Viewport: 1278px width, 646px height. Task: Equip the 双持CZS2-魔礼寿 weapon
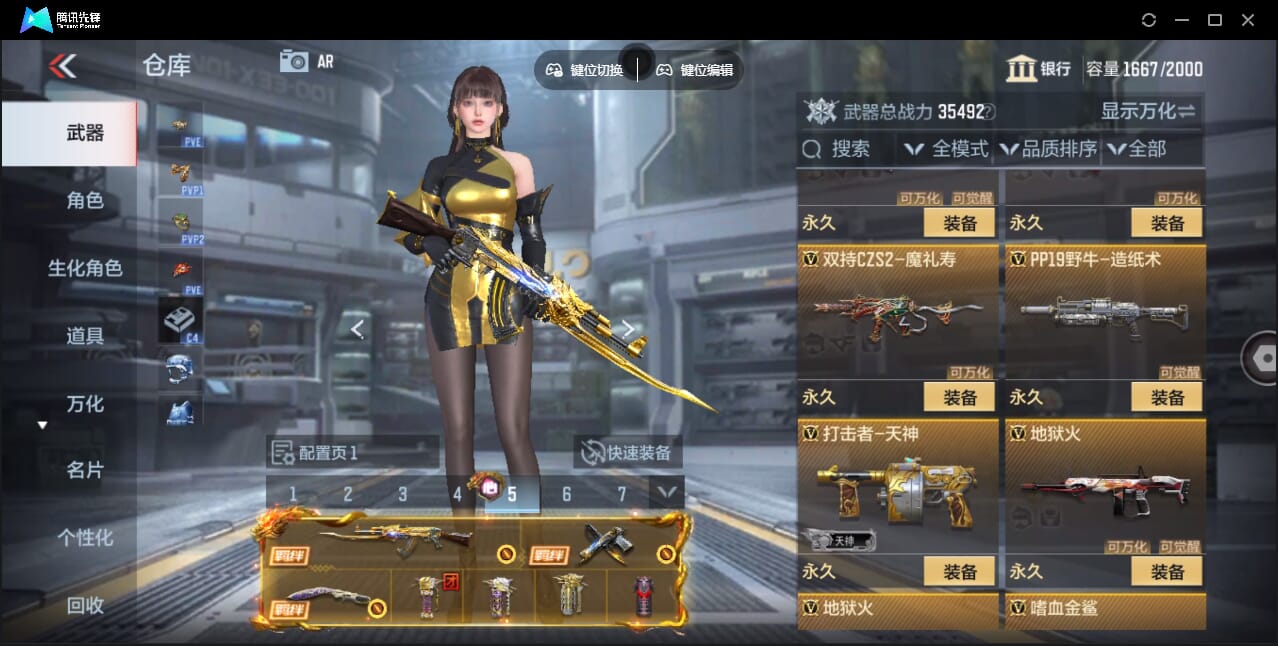(x=959, y=397)
